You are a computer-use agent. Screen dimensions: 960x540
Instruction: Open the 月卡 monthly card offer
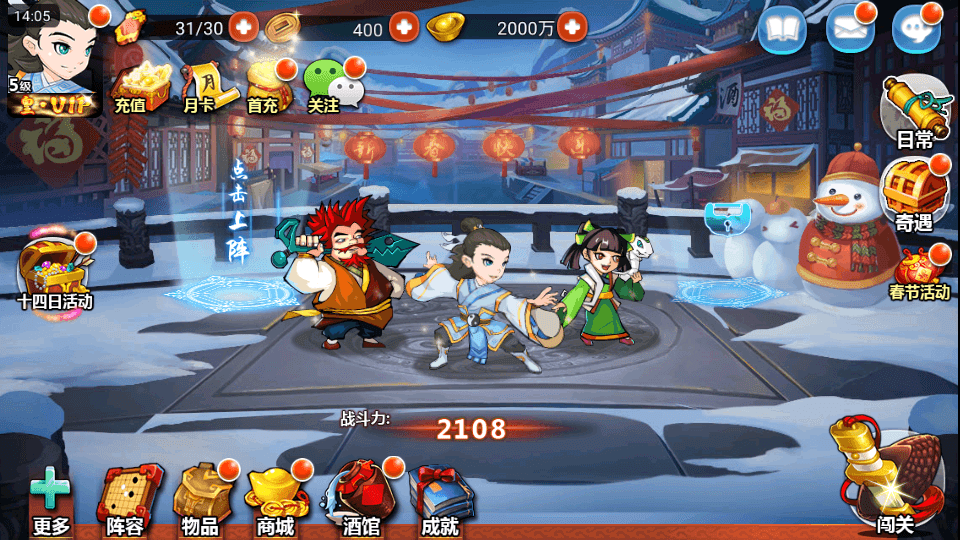point(200,86)
